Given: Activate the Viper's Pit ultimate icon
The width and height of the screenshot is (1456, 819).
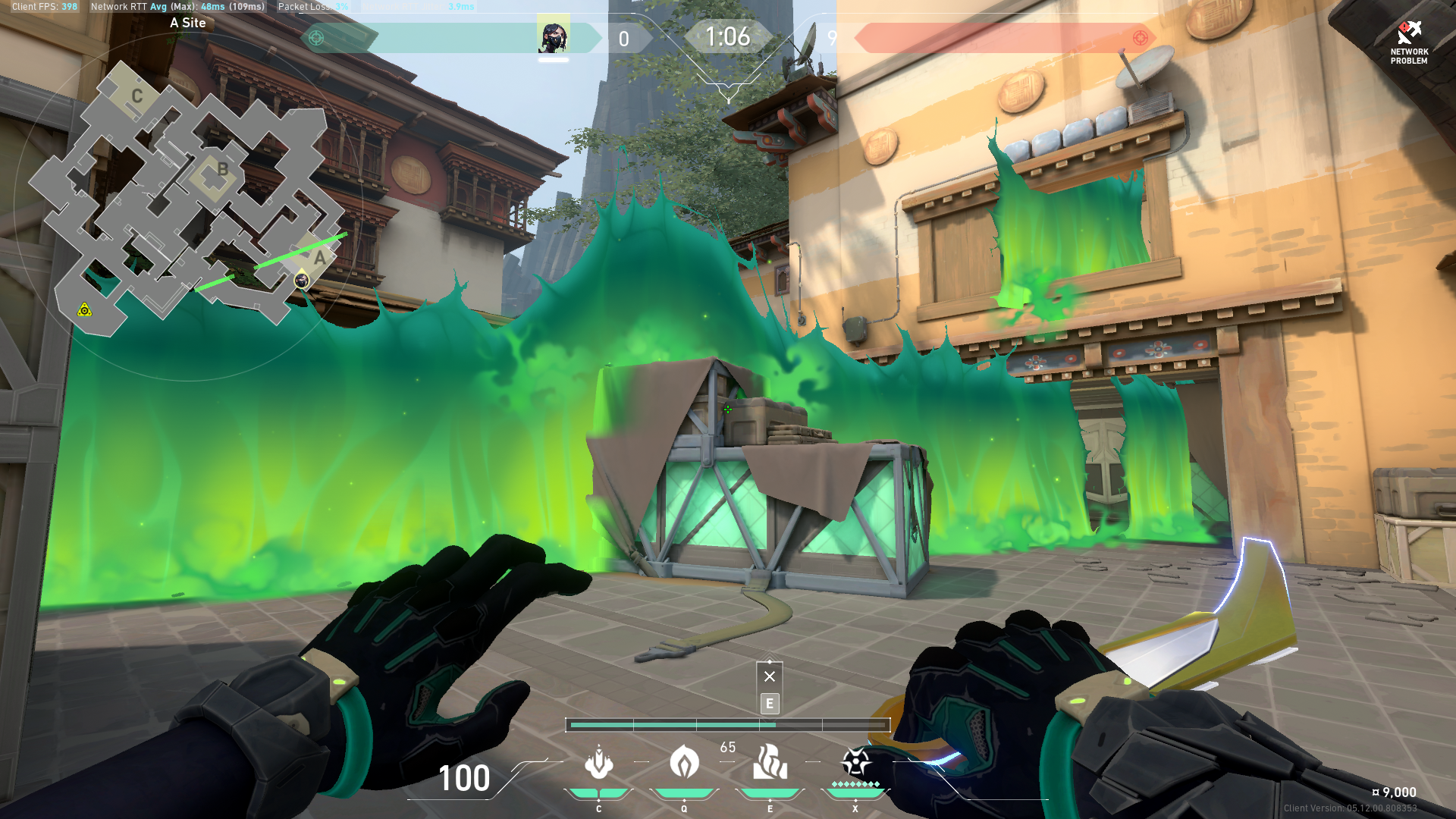Looking at the screenshot, I should (854, 761).
